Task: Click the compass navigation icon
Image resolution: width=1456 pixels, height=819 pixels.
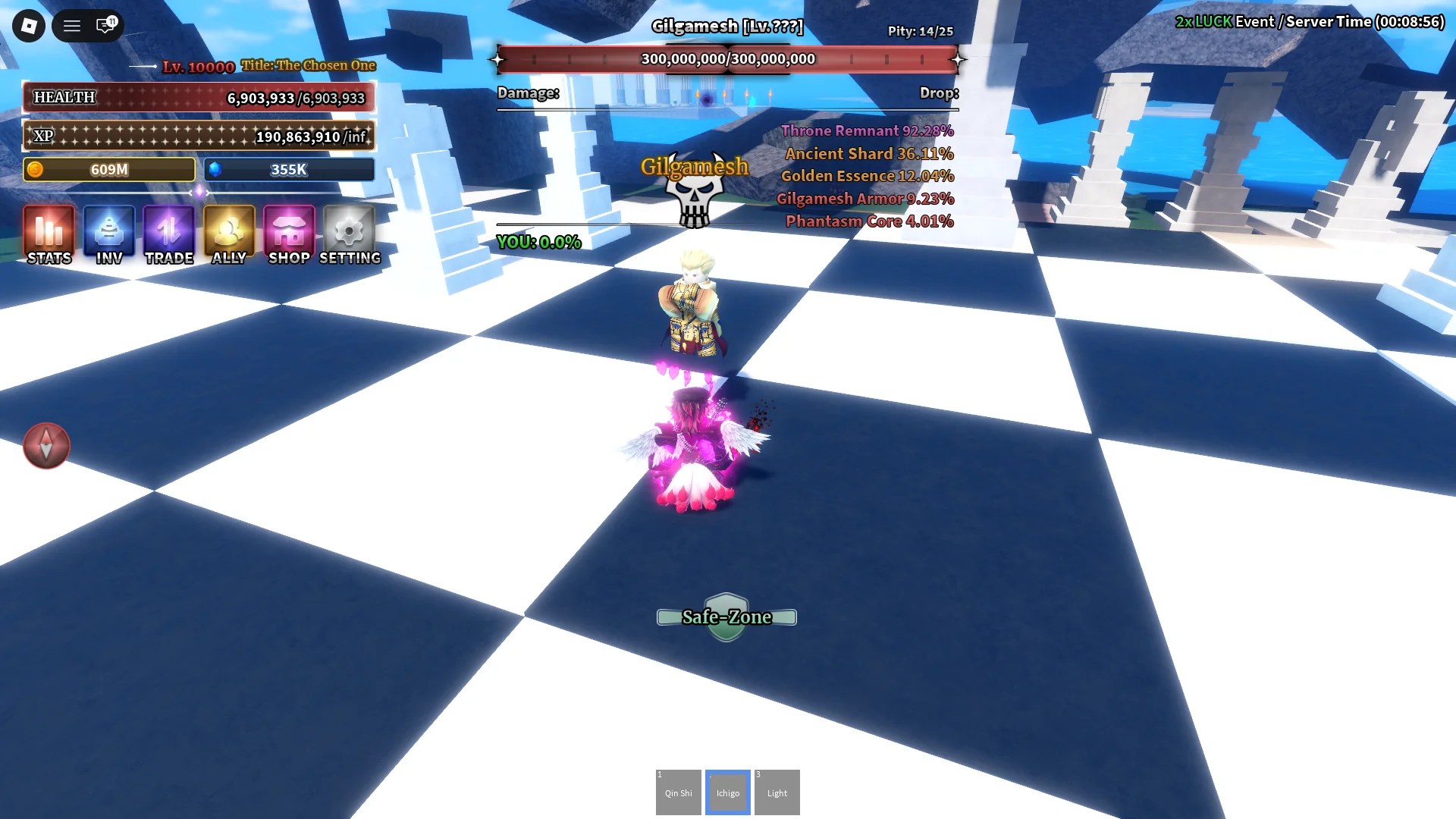Action: pos(46,446)
